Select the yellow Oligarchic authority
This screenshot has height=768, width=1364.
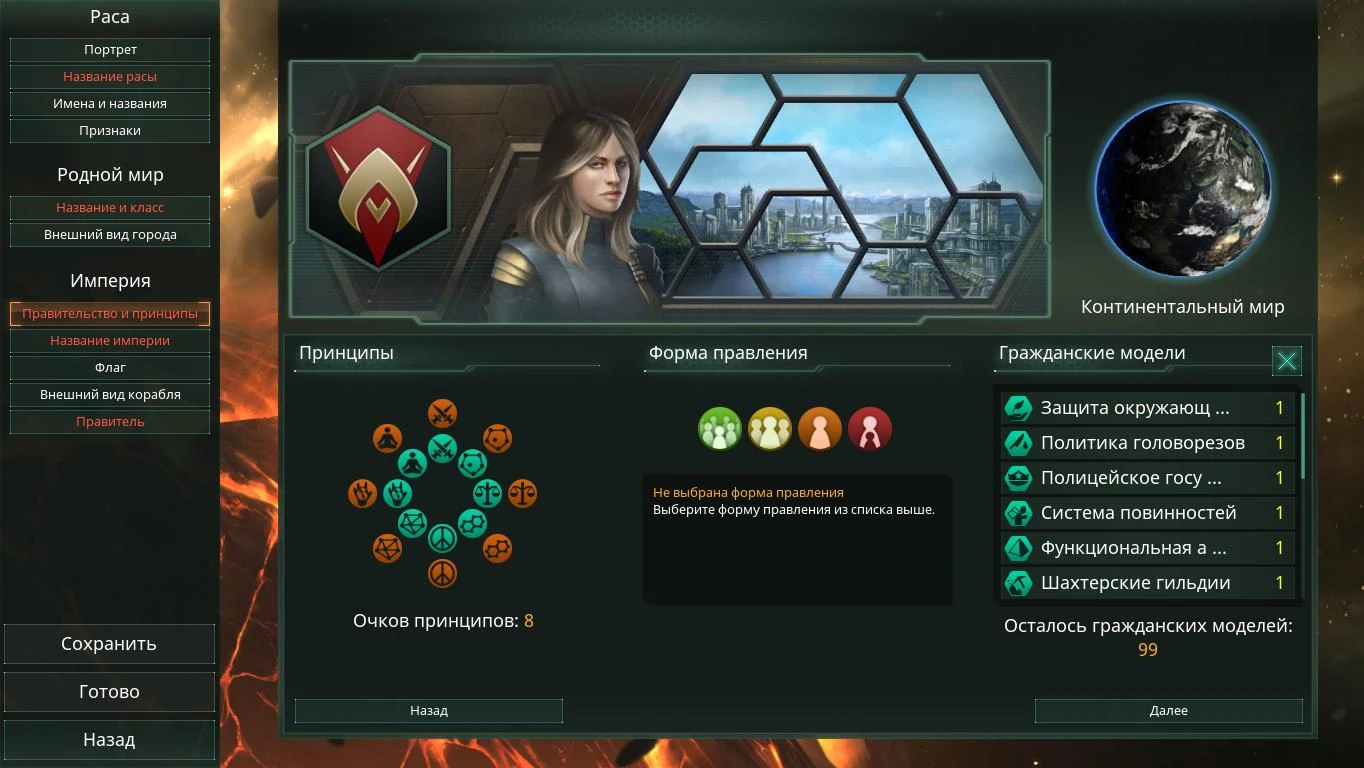[x=770, y=428]
